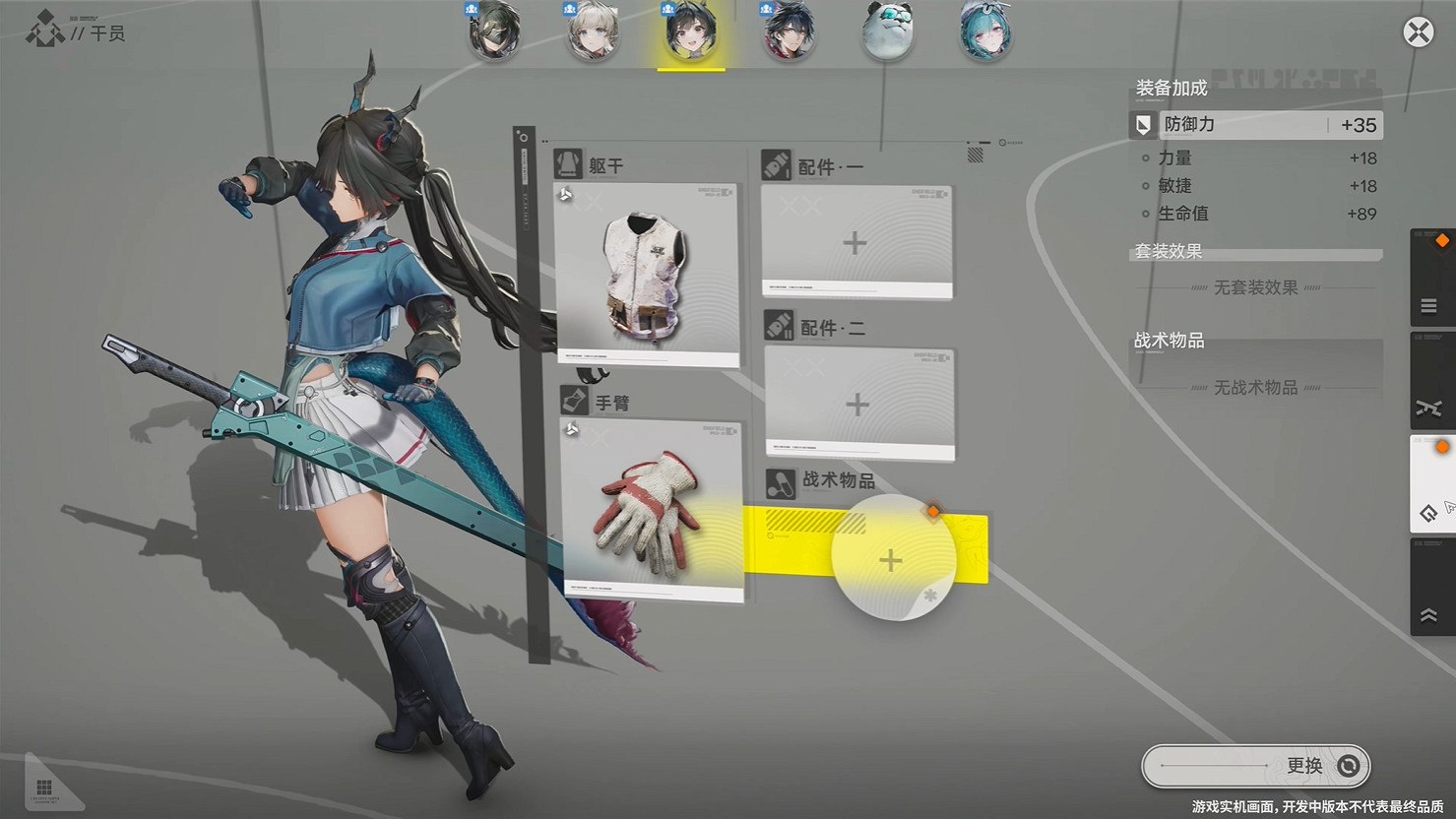Open the crossed-swords panel on right sidebar

tap(1430, 406)
